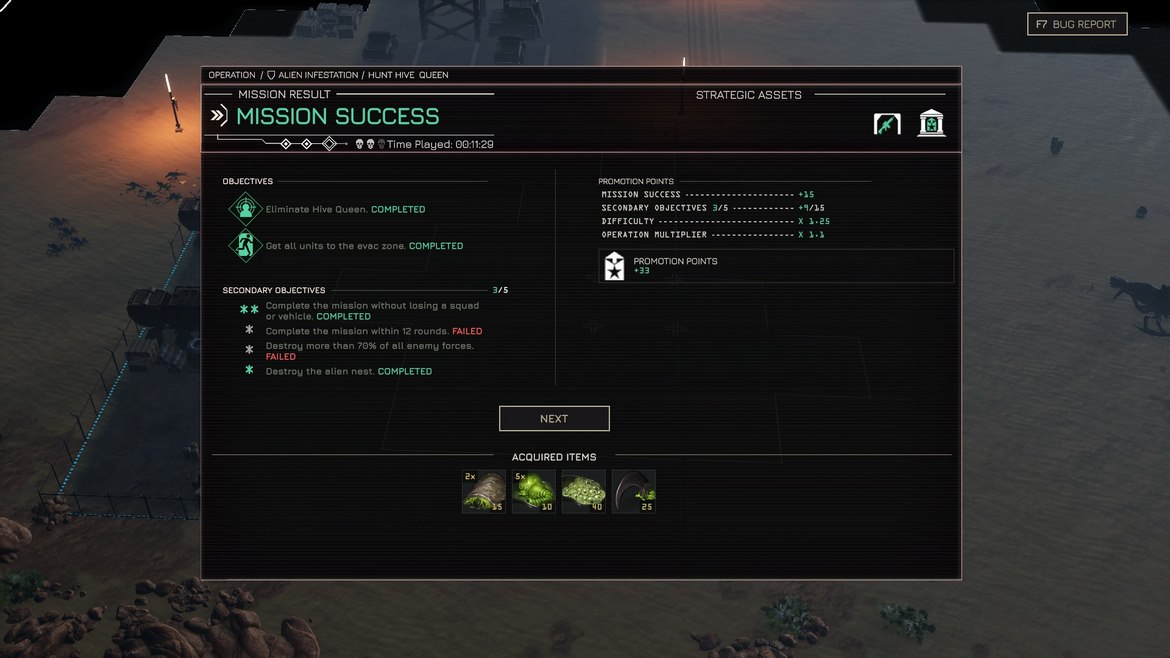Inspect the alien shell acquired item
Image resolution: width=1170 pixels, height=658 pixels.
tap(484, 492)
